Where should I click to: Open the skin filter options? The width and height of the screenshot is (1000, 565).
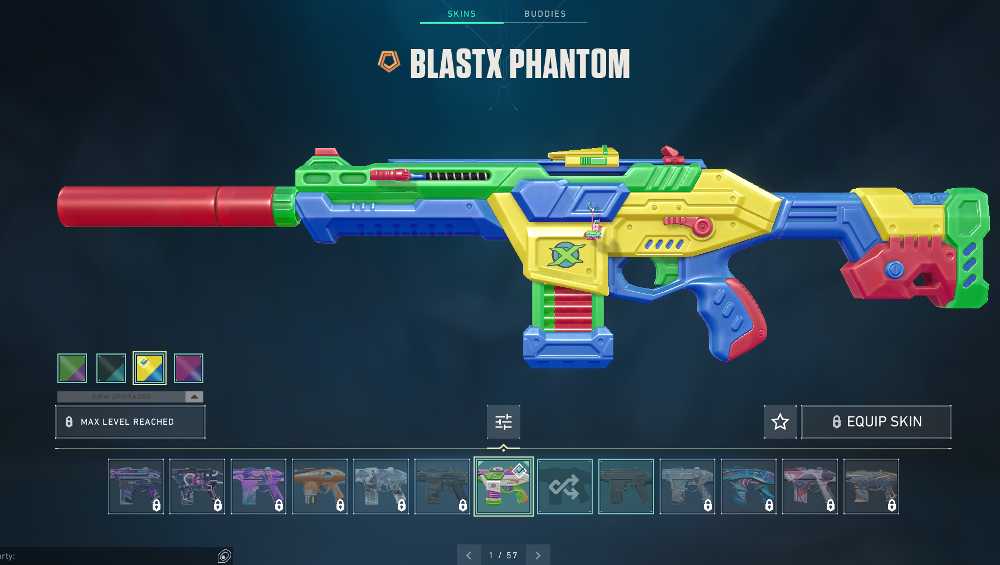503,422
